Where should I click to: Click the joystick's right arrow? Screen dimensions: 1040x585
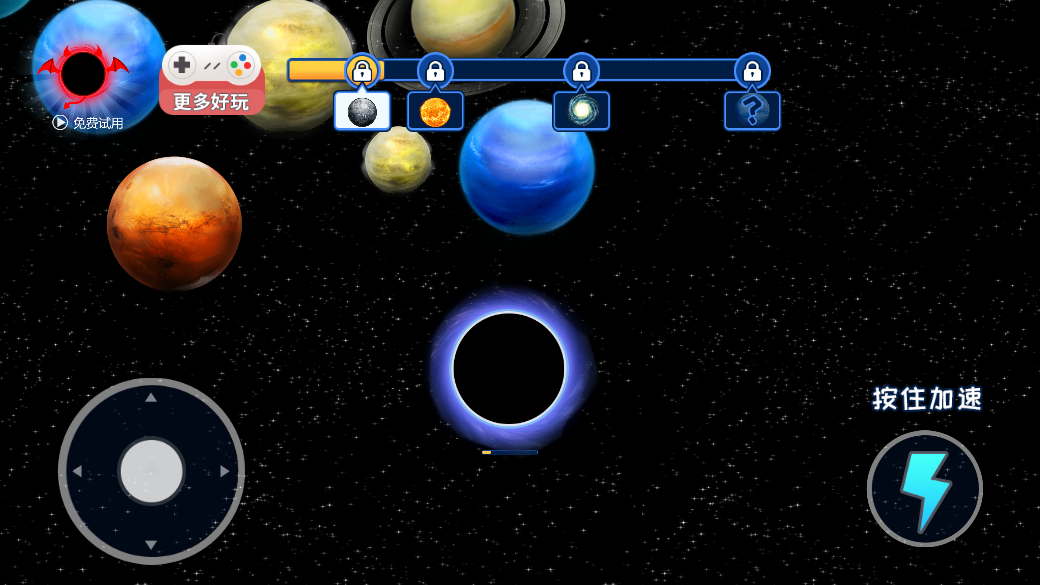click(x=225, y=471)
